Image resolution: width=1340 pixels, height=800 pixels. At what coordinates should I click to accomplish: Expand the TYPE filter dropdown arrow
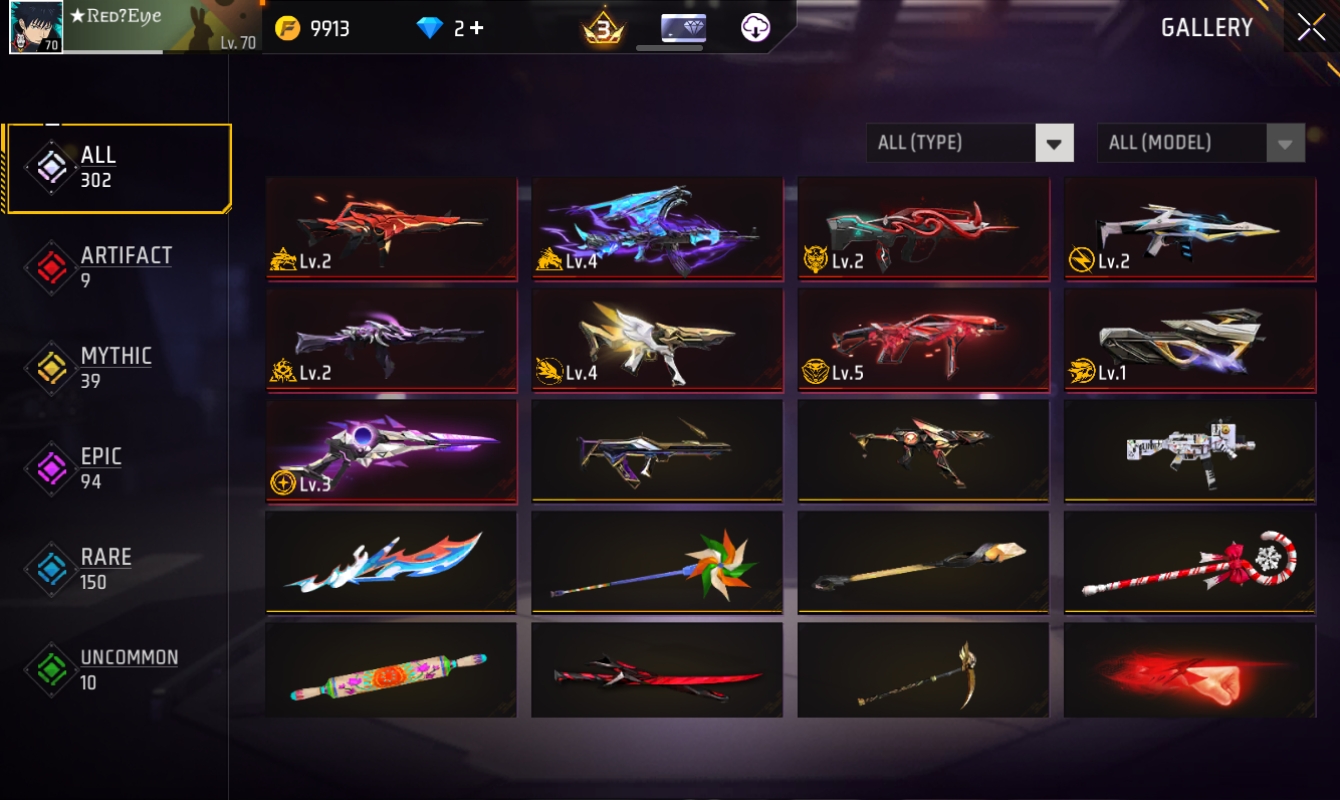point(1053,142)
